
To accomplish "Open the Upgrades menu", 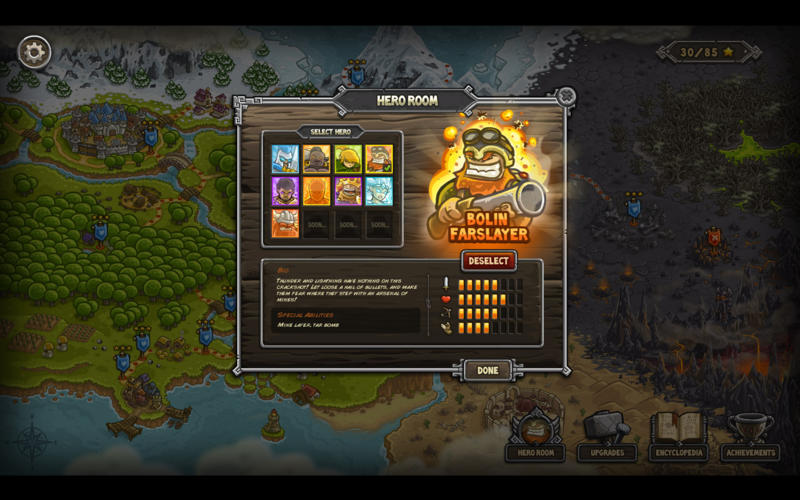I will click(x=607, y=436).
